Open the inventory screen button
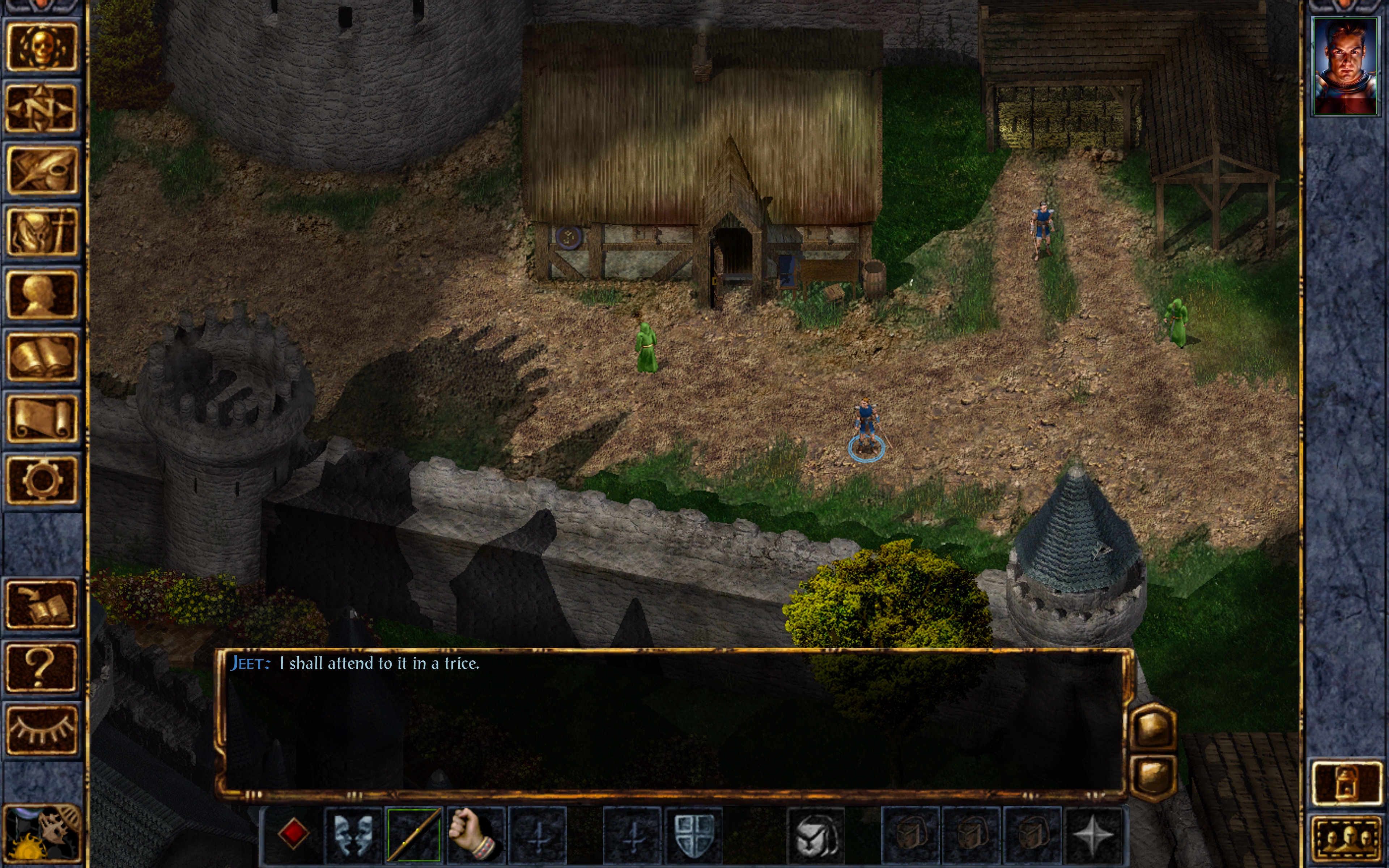The width and height of the screenshot is (1389, 868). [41, 232]
